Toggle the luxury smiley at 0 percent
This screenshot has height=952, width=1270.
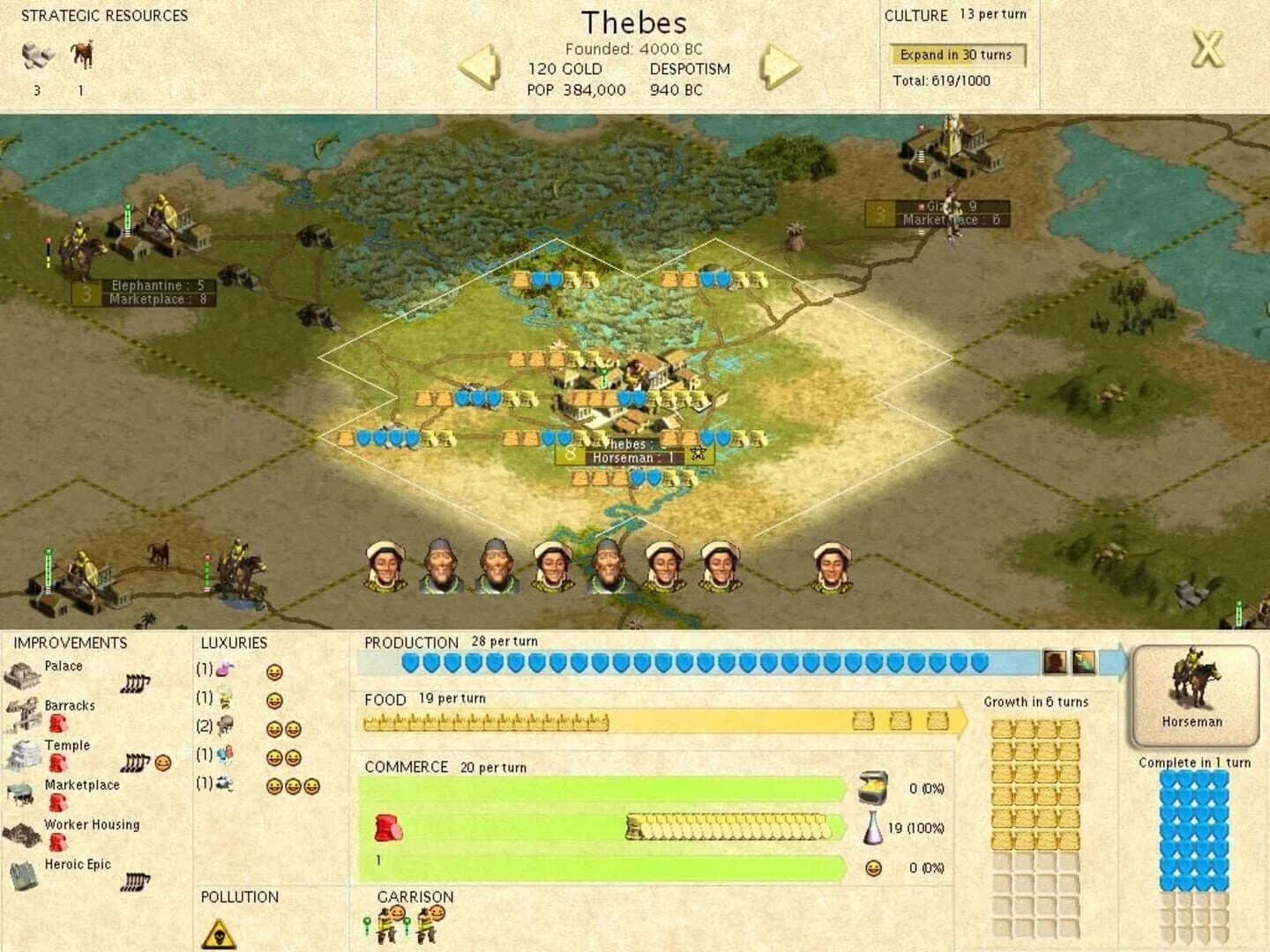(x=873, y=868)
